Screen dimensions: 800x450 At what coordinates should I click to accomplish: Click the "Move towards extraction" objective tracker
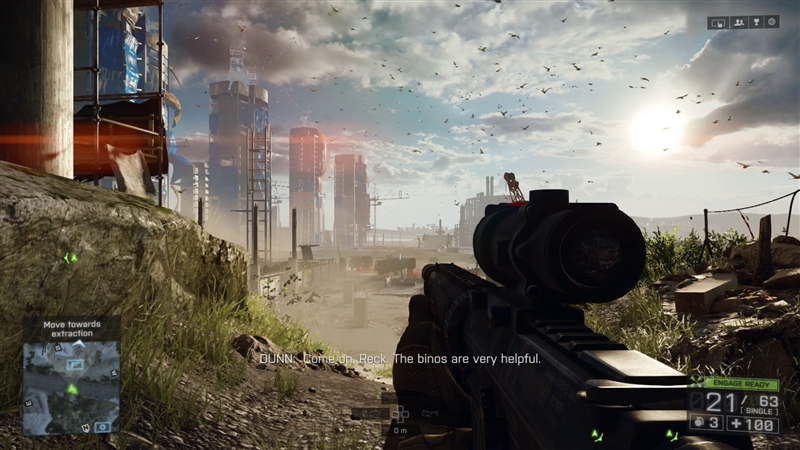point(71,329)
